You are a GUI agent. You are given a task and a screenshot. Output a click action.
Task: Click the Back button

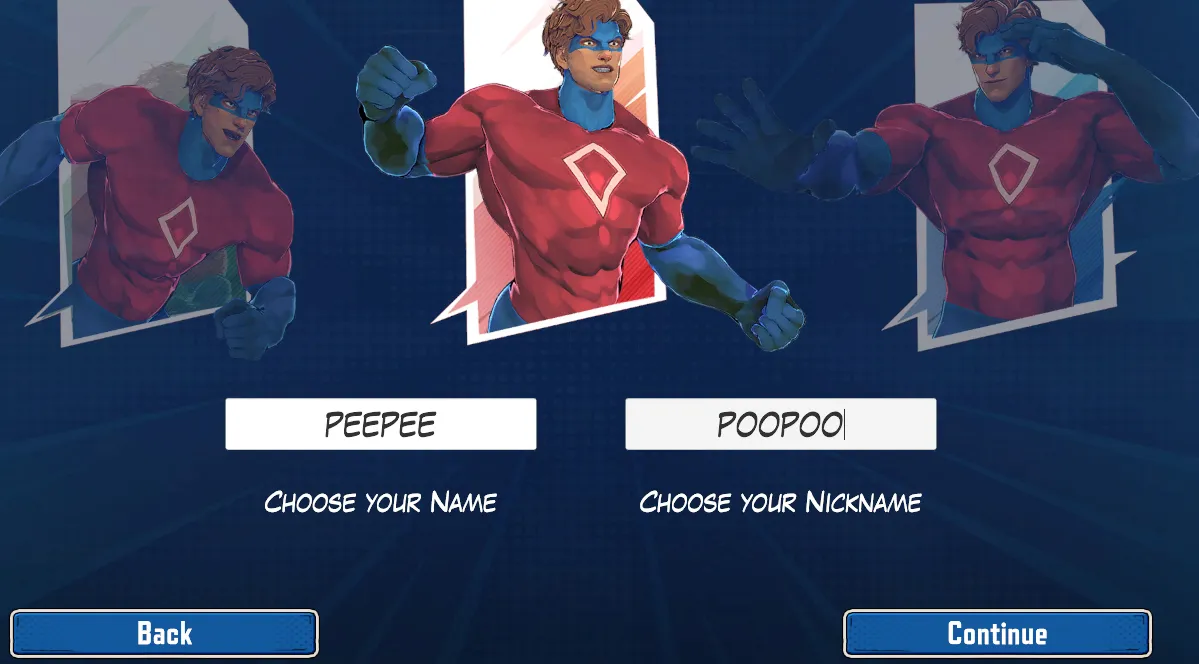pos(164,633)
